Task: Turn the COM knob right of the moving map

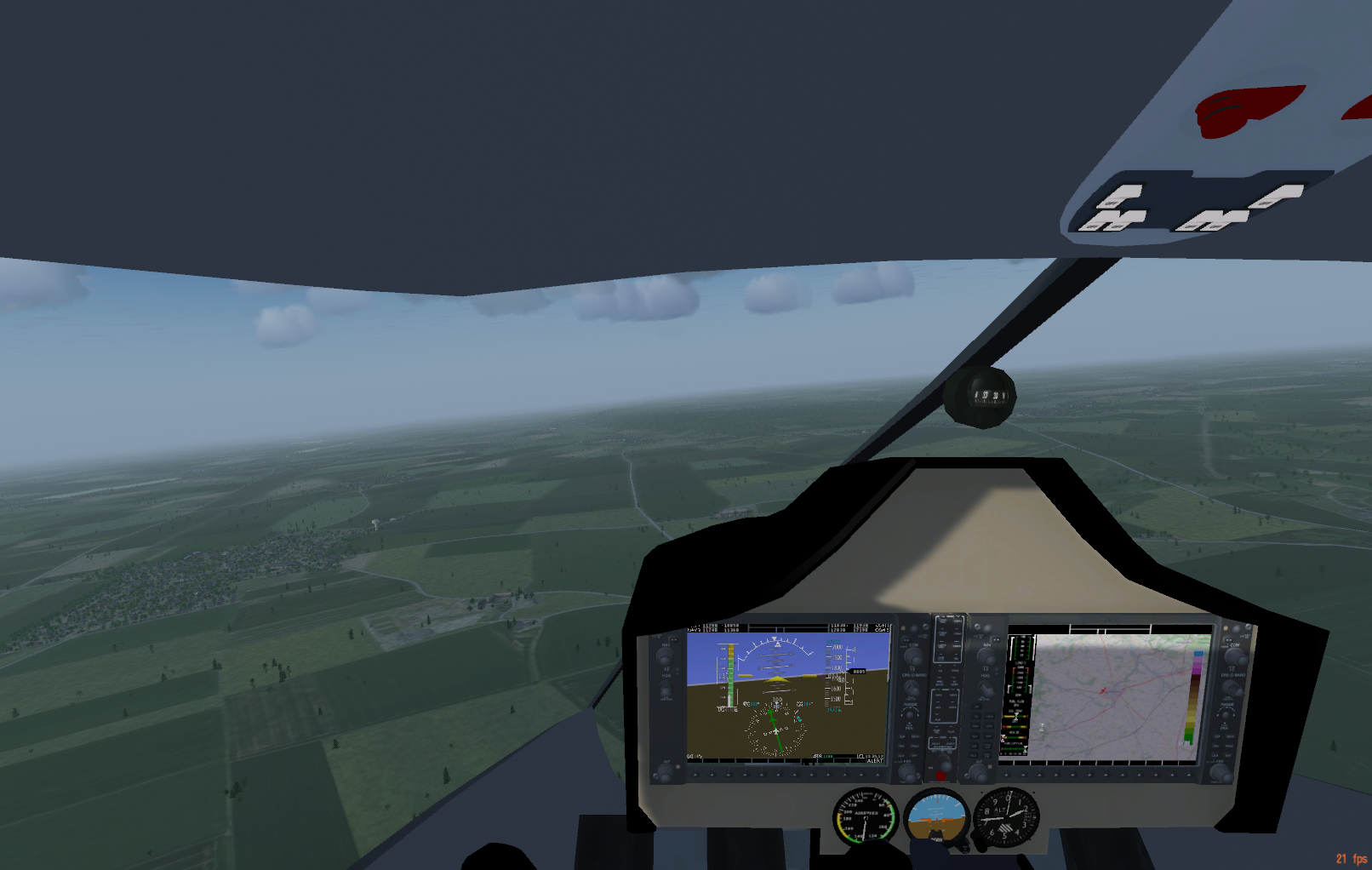Action: point(1234,657)
